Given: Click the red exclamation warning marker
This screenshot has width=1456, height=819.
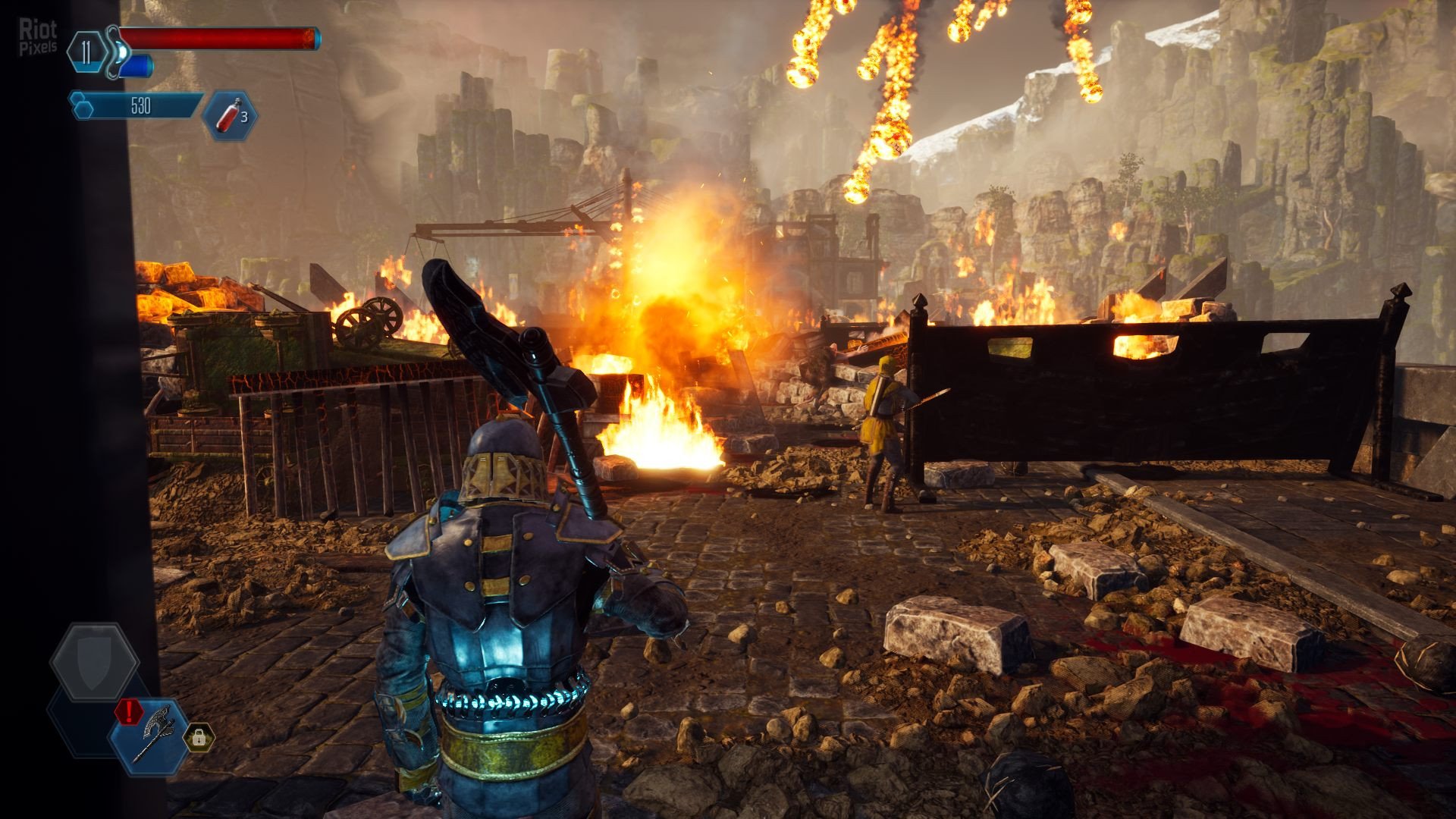Looking at the screenshot, I should tap(129, 711).
